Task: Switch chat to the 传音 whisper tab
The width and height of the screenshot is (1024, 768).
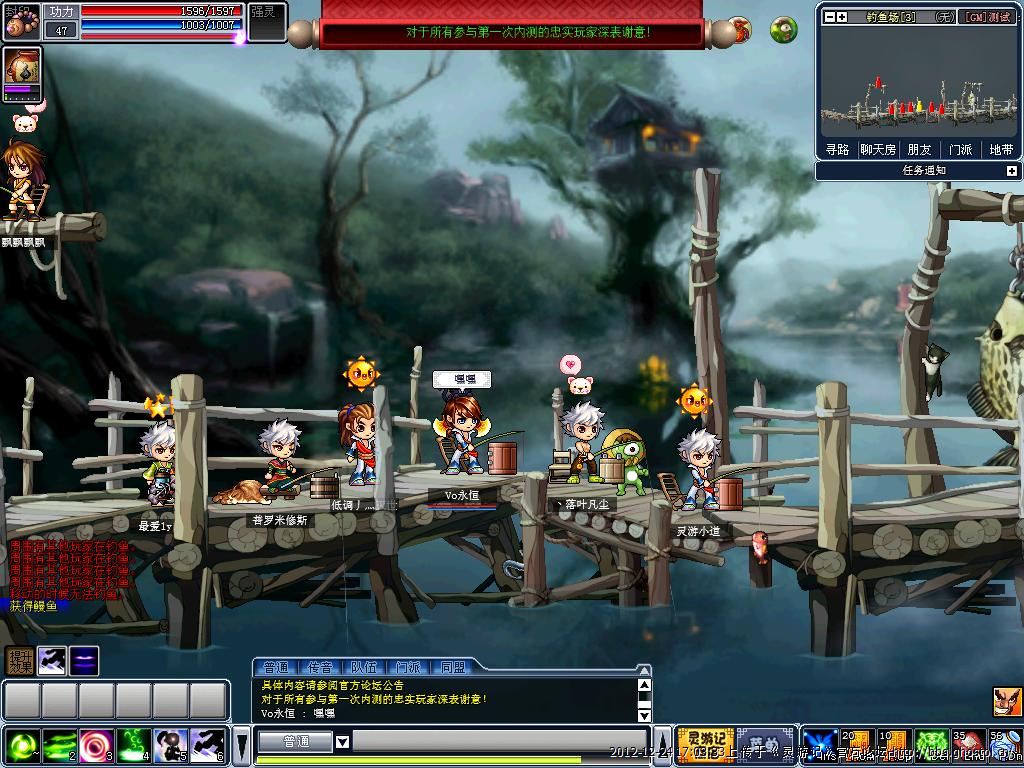Action: pos(320,667)
